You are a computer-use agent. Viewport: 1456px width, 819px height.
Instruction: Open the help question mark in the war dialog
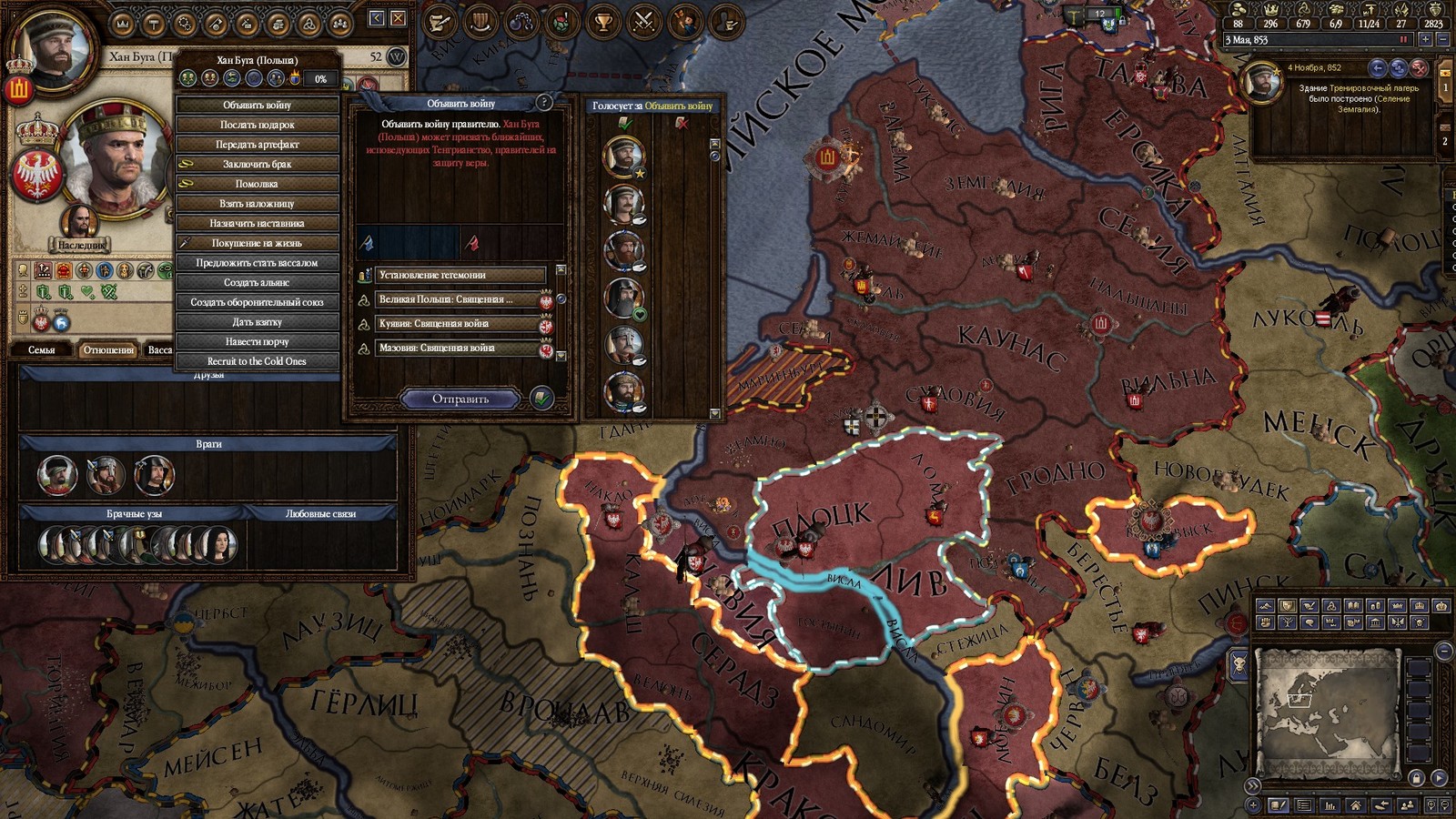pos(544,103)
